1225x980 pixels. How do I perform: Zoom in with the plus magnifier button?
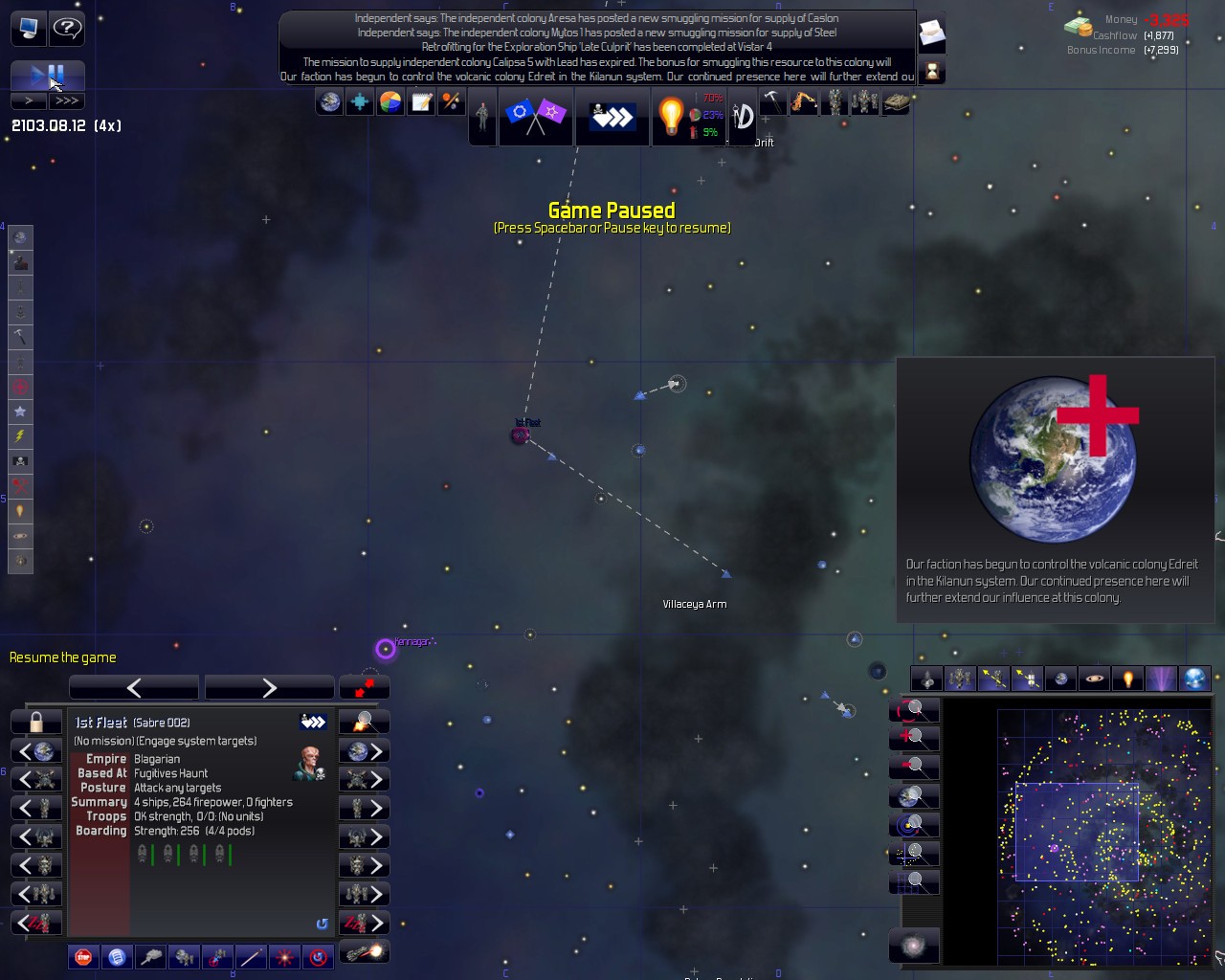point(914,737)
